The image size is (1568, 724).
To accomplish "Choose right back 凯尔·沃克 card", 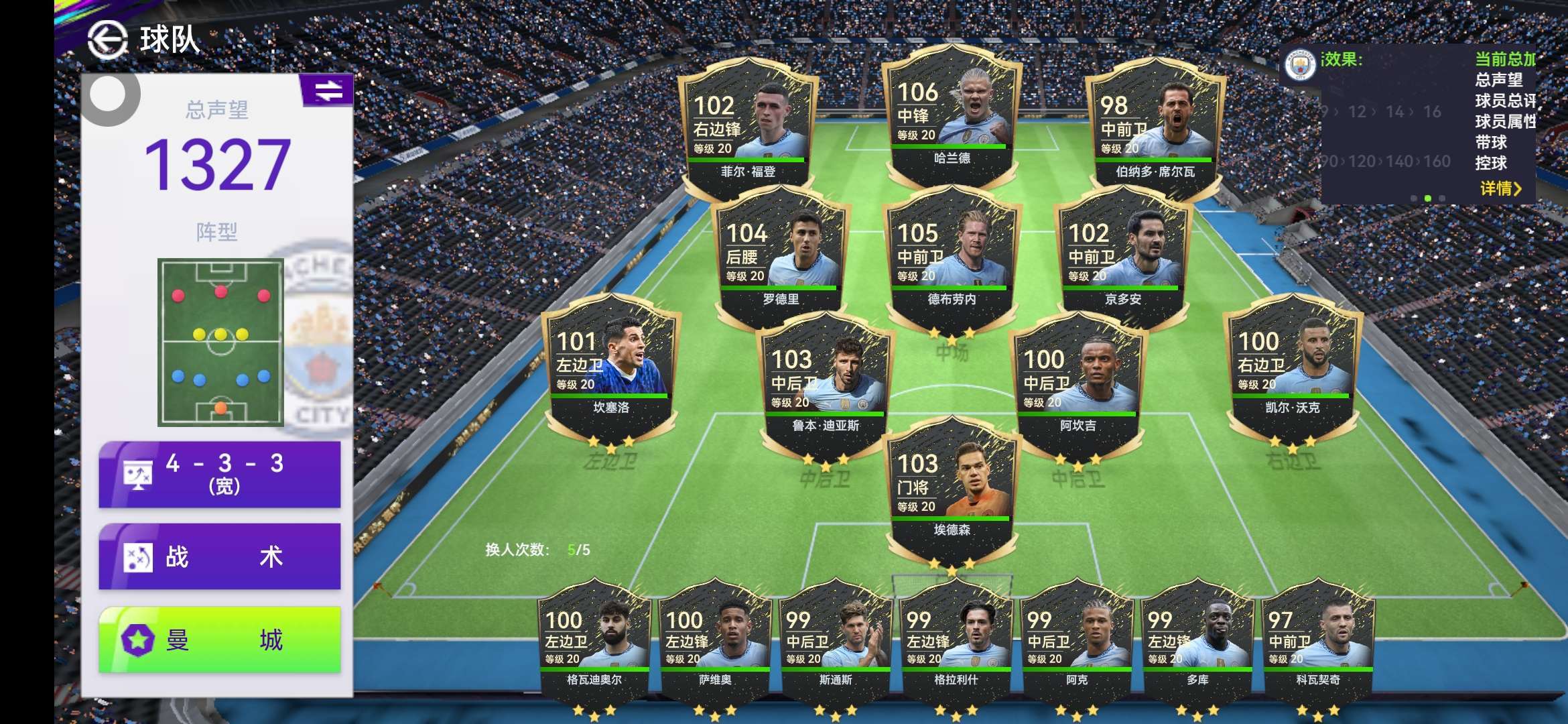I will click(x=1292, y=367).
